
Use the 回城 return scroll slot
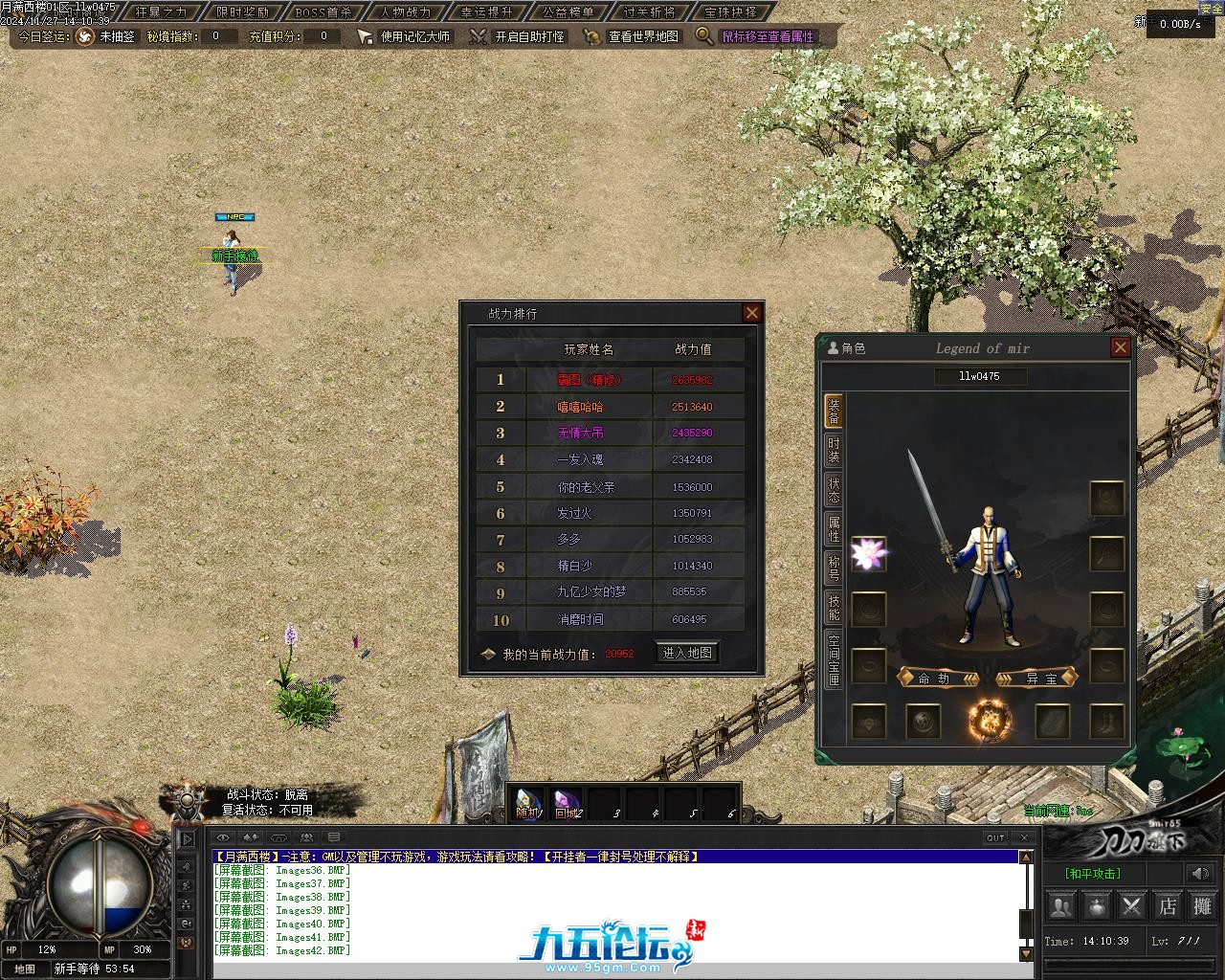click(x=567, y=804)
